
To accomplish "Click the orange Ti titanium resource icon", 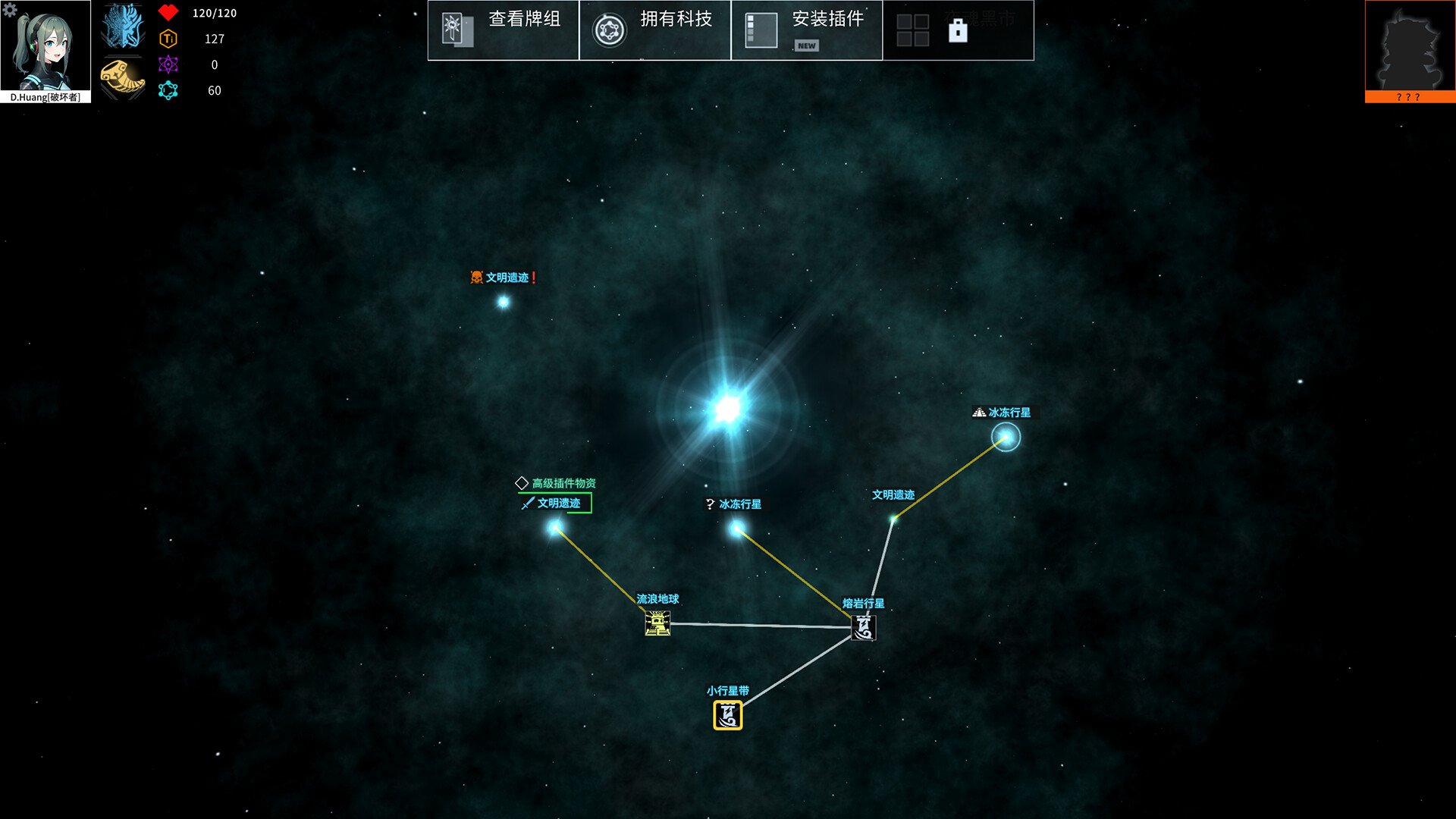I will (x=168, y=38).
